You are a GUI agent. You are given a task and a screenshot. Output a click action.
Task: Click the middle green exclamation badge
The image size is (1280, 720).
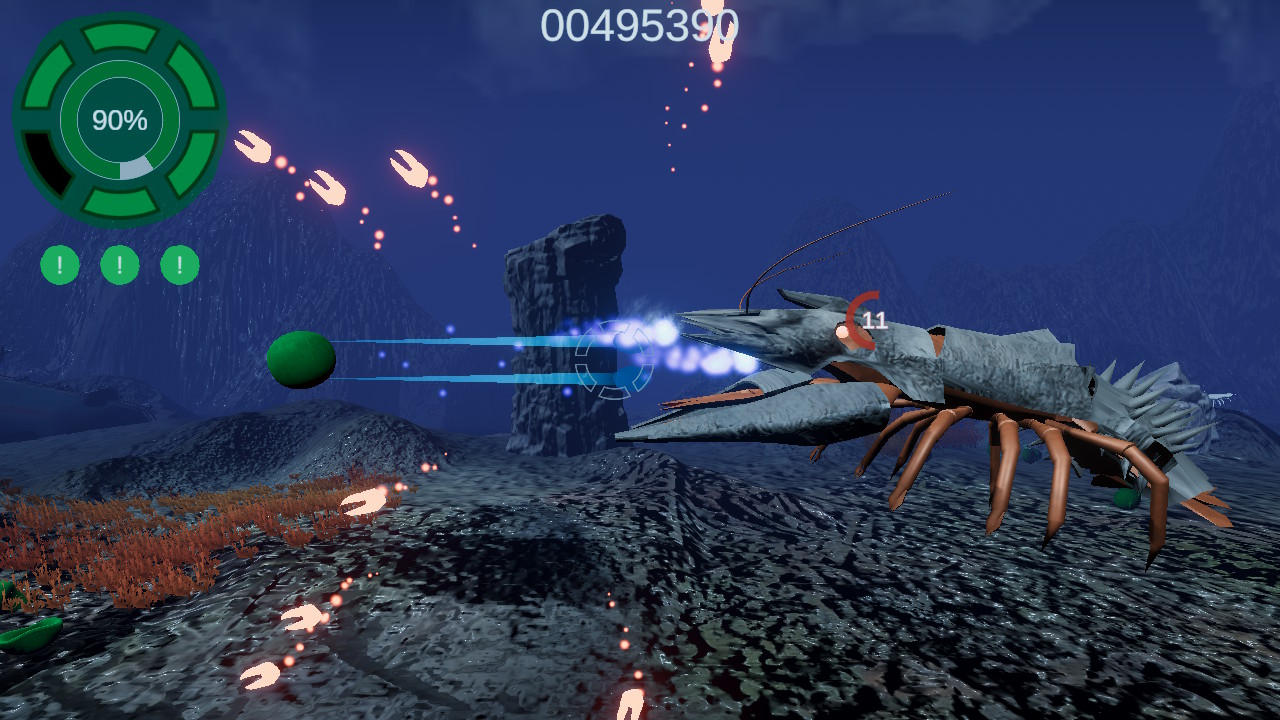tap(118, 265)
